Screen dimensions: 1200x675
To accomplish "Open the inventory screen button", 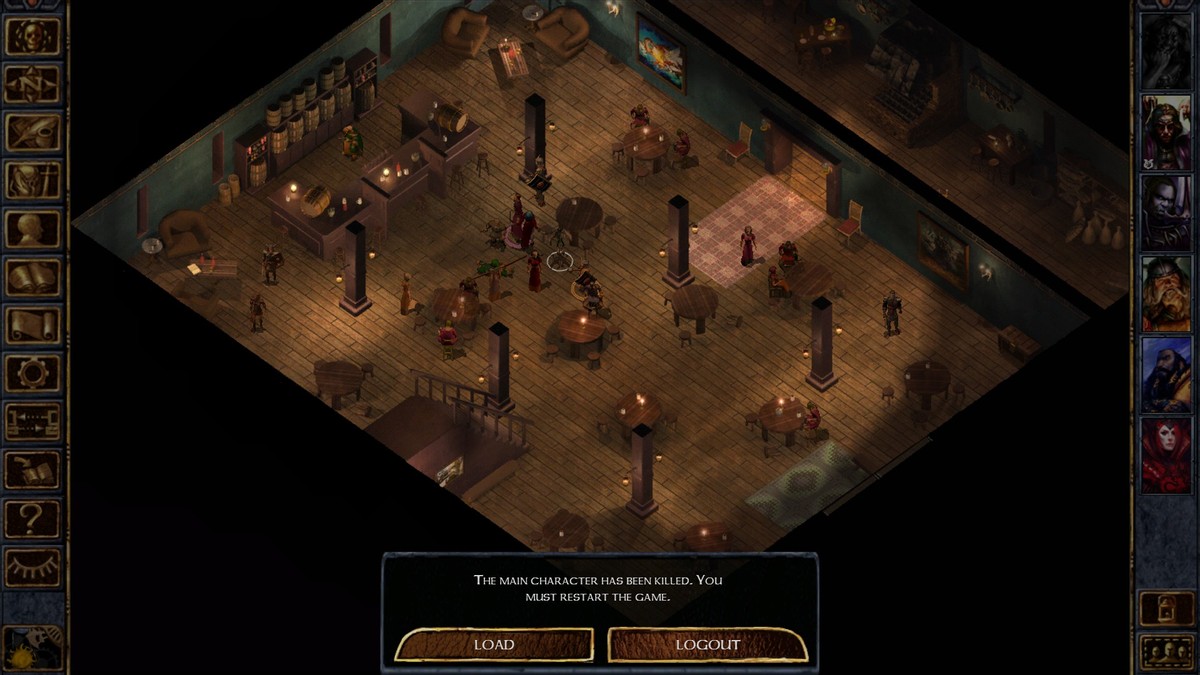I will 33,180.
